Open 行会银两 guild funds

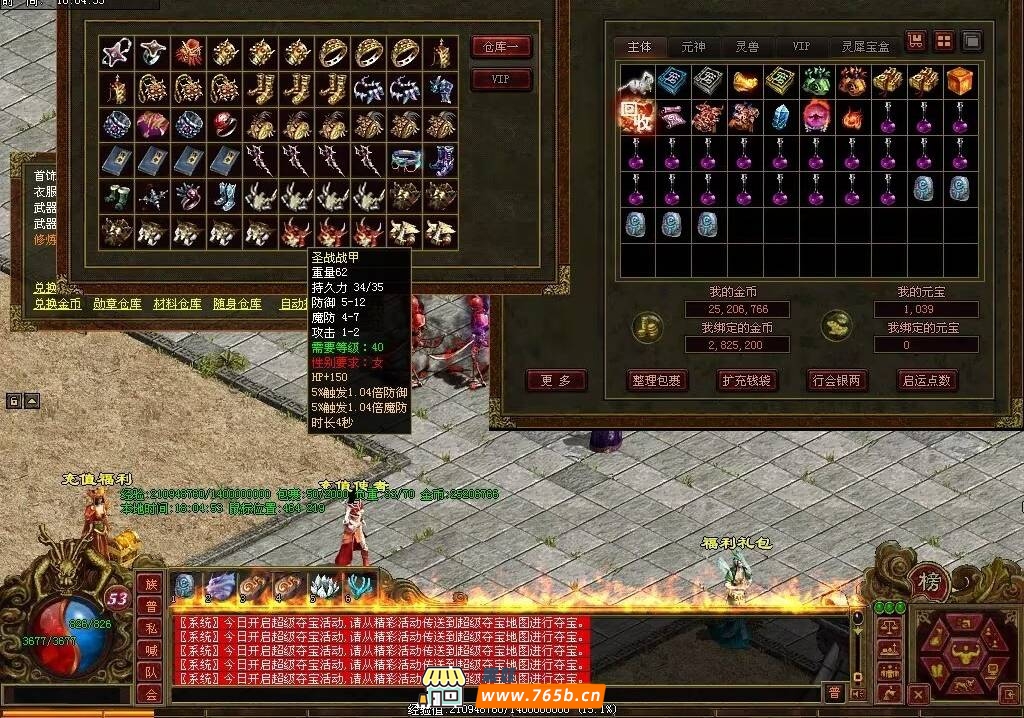coord(837,380)
